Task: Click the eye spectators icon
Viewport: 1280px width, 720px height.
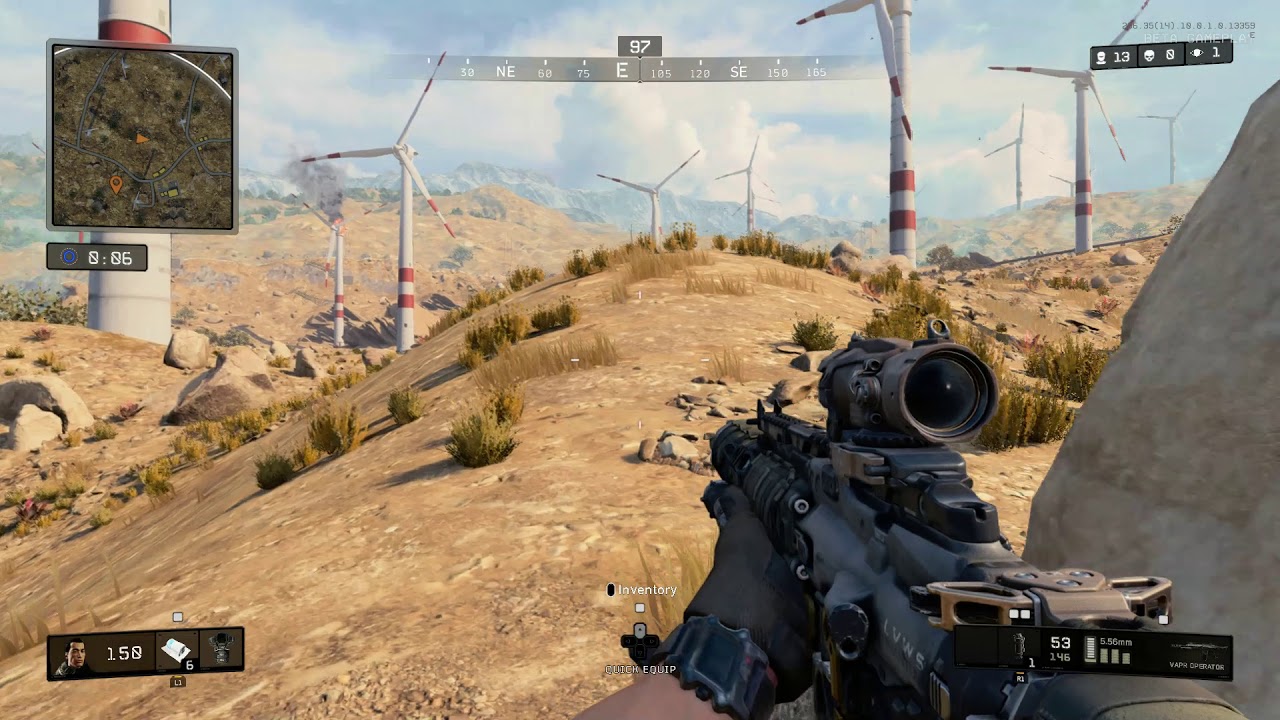Action: (1197, 55)
